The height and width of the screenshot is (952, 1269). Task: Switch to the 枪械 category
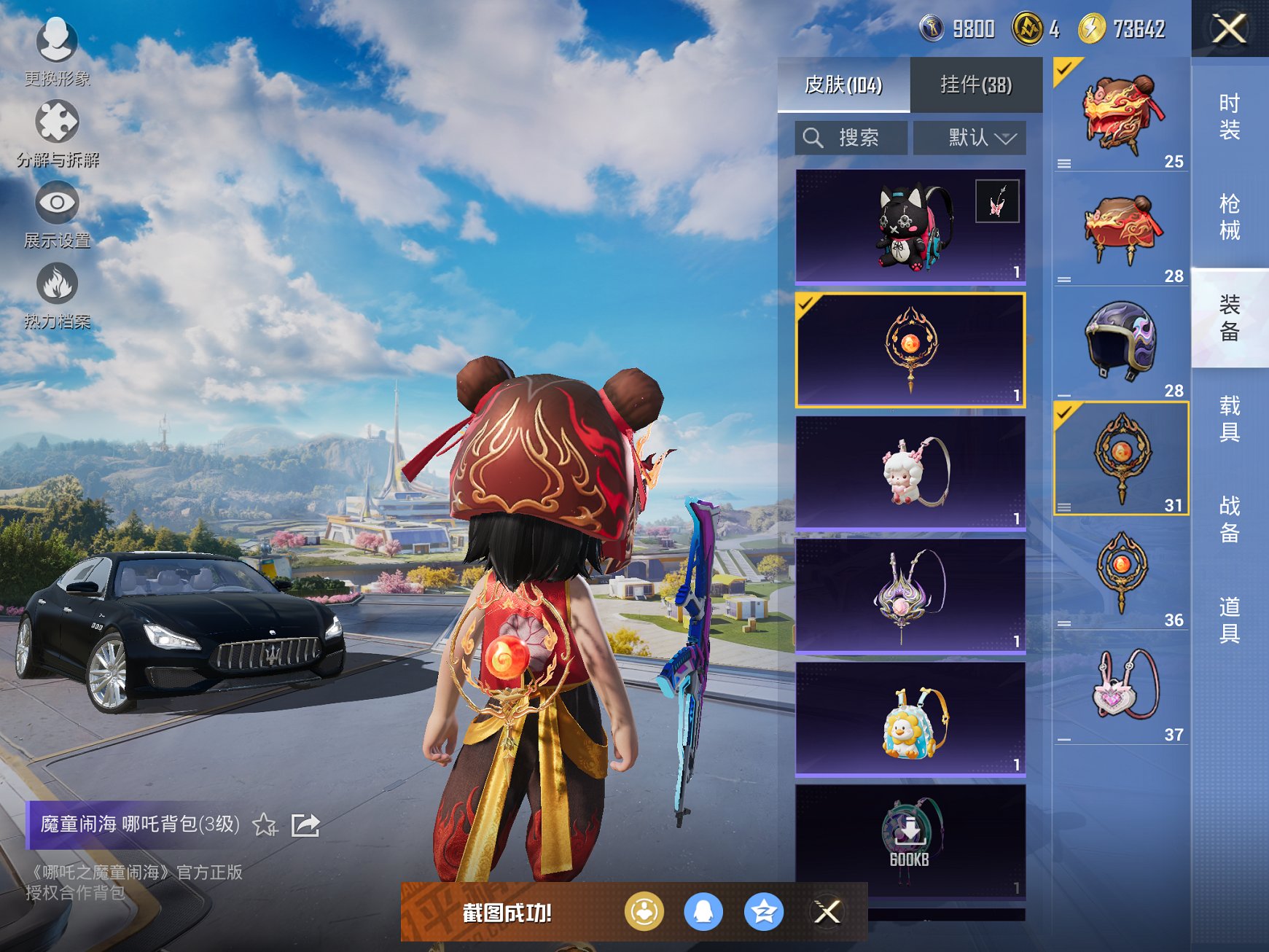click(x=1229, y=216)
